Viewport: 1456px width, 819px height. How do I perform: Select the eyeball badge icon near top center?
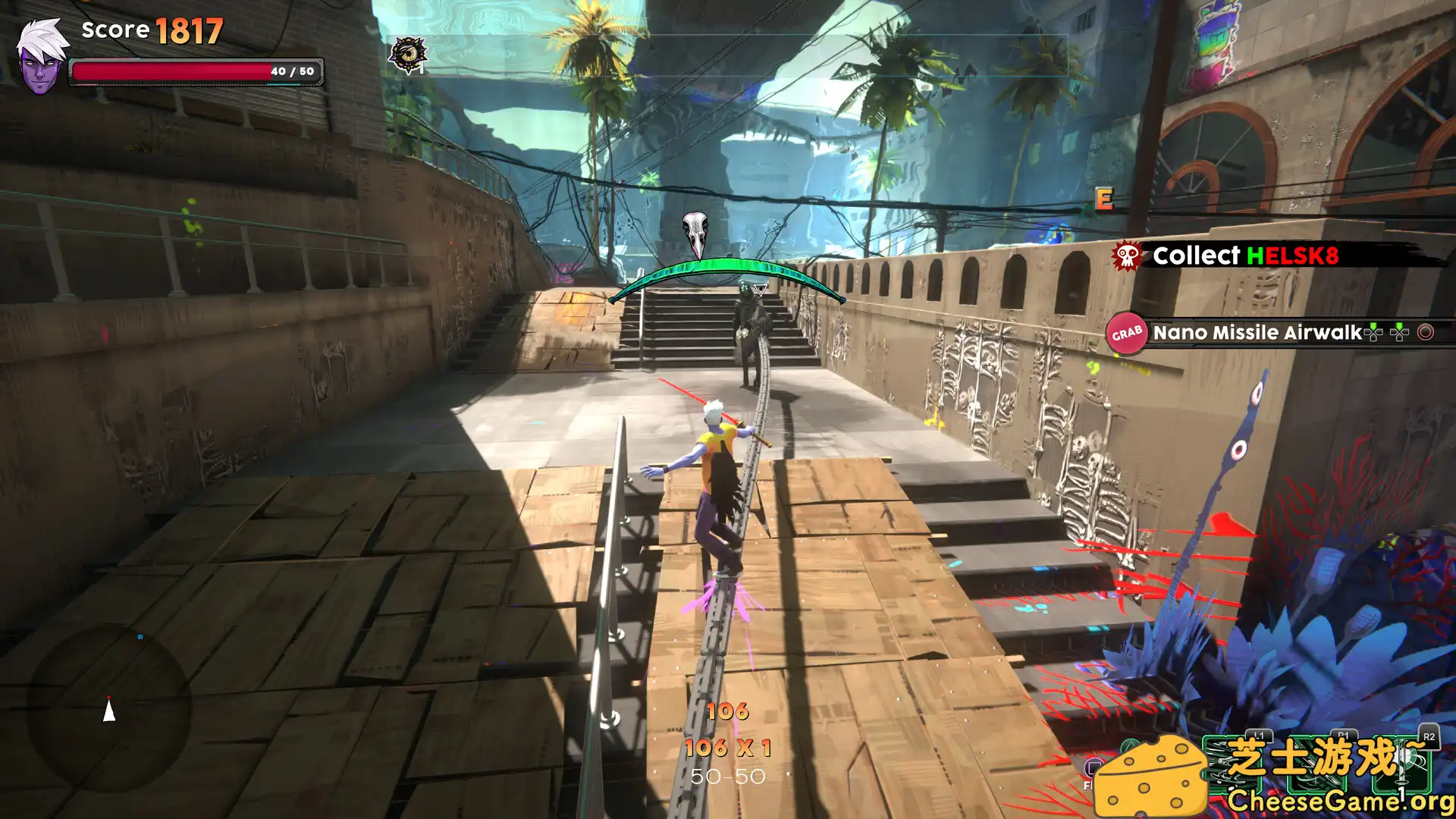(410, 52)
